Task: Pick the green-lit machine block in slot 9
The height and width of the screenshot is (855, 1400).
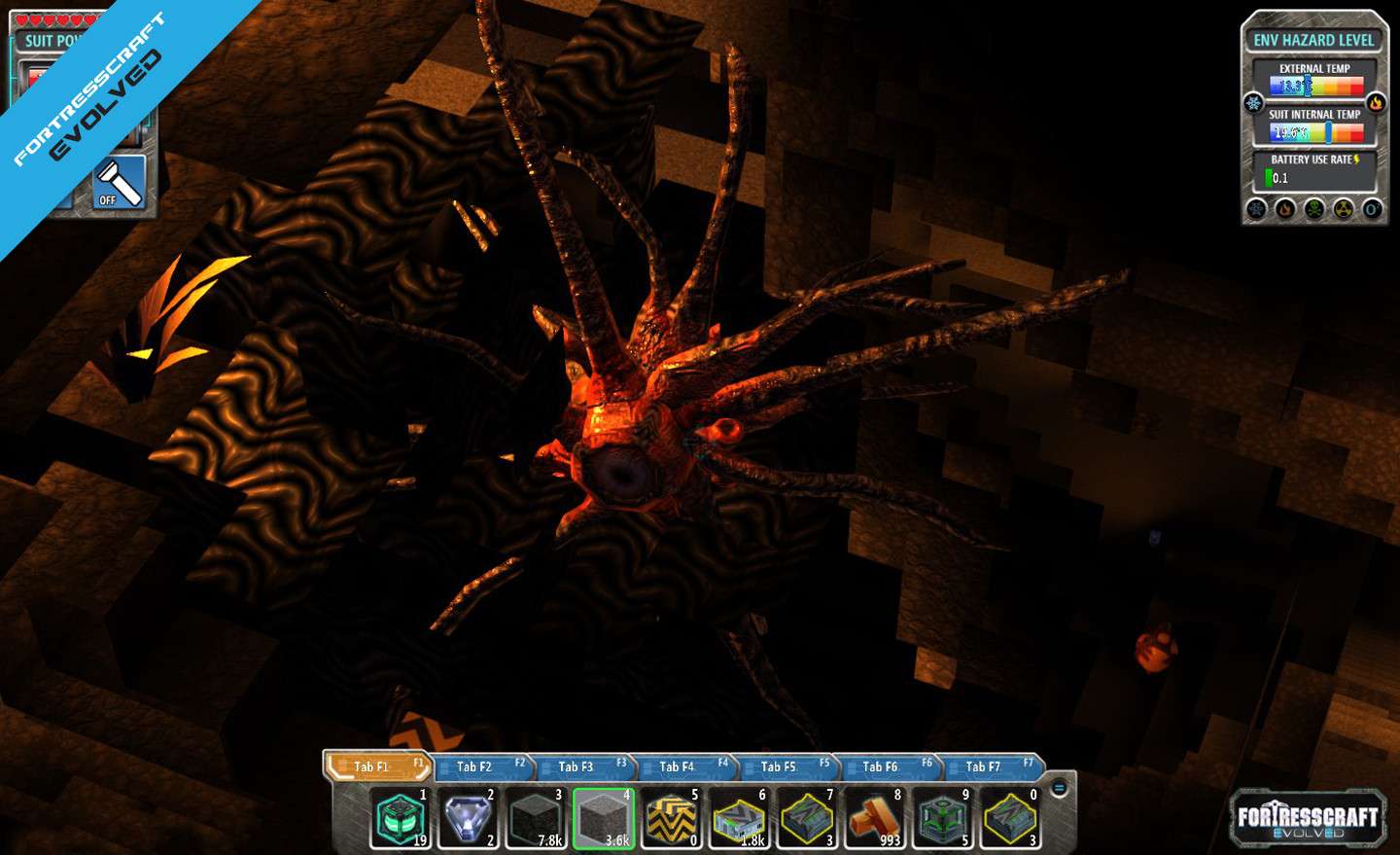Action: (943, 818)
